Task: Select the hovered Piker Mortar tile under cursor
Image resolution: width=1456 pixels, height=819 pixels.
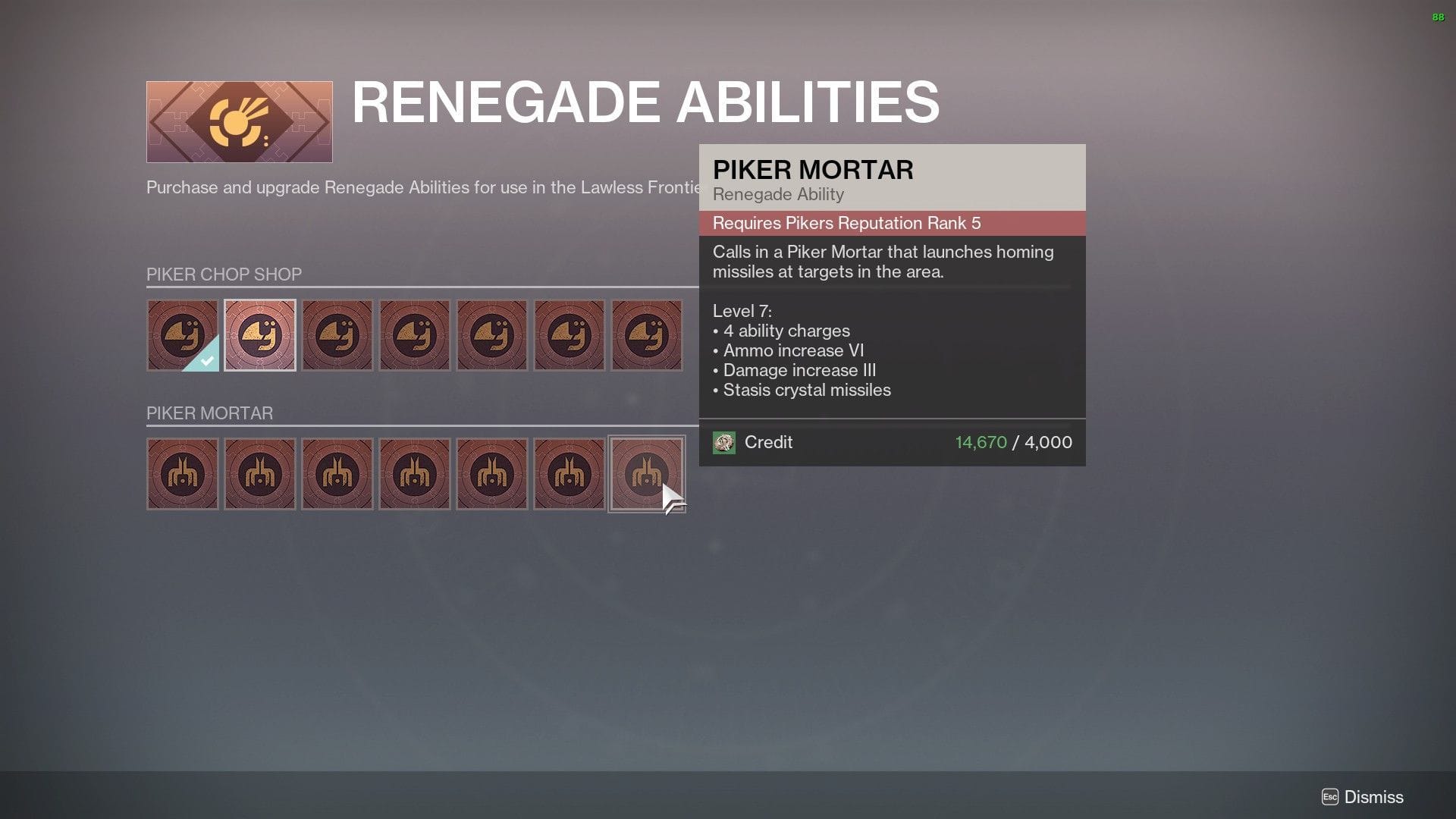Action: [647, 473]
